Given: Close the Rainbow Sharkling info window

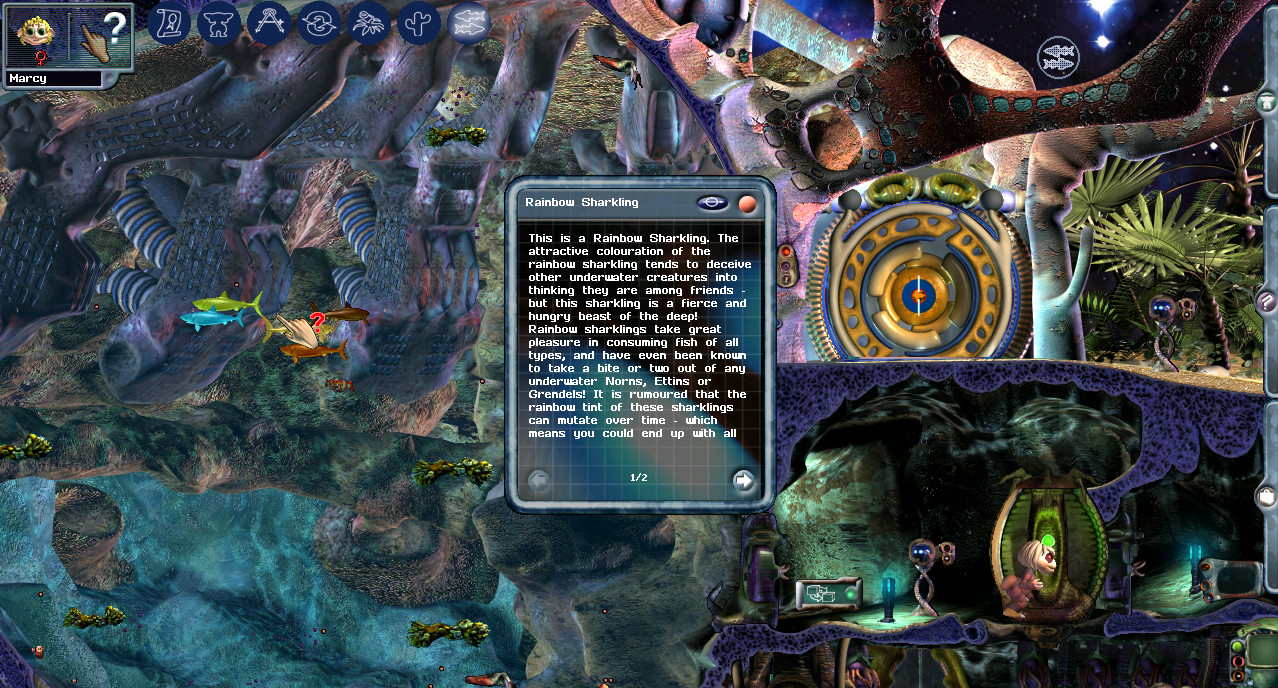Looking at the screenshot, I should point(746,203).
